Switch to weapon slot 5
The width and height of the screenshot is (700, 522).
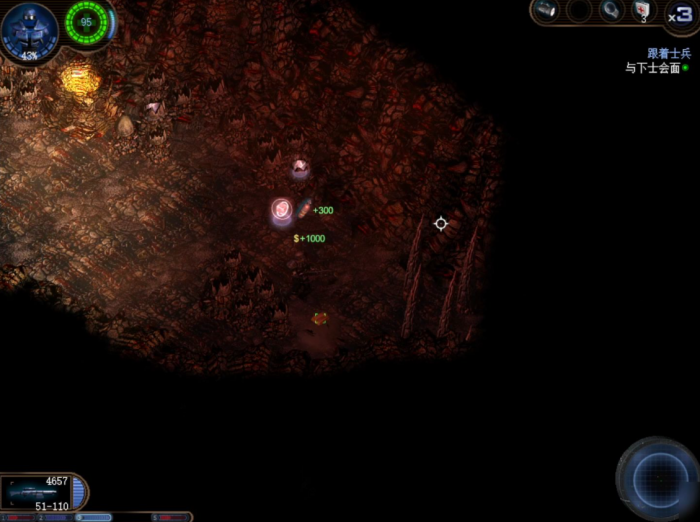[171, 517]
